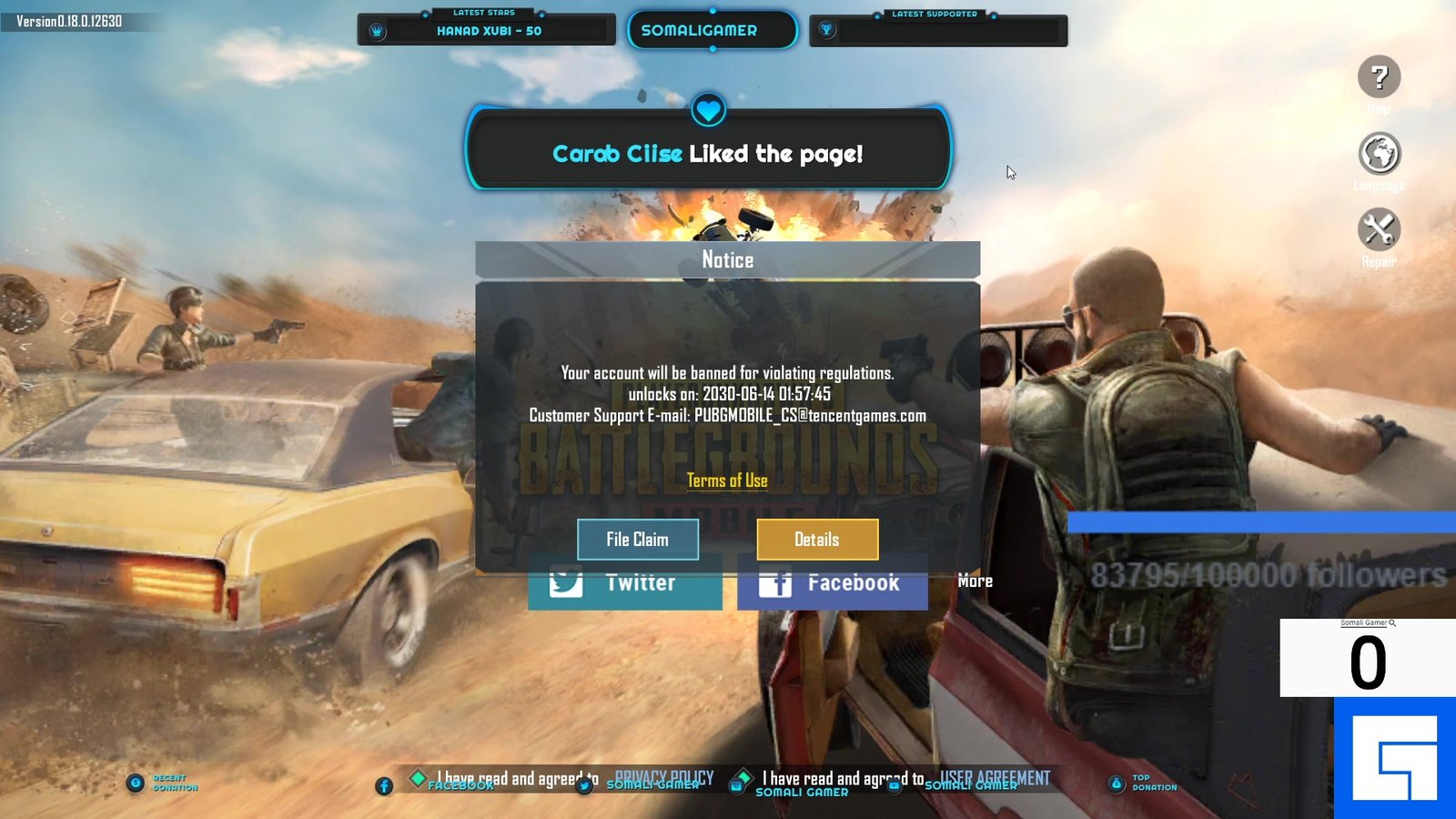Screen dimensions: 1456x819
Task: Show More login options
Action: [975, 581]
